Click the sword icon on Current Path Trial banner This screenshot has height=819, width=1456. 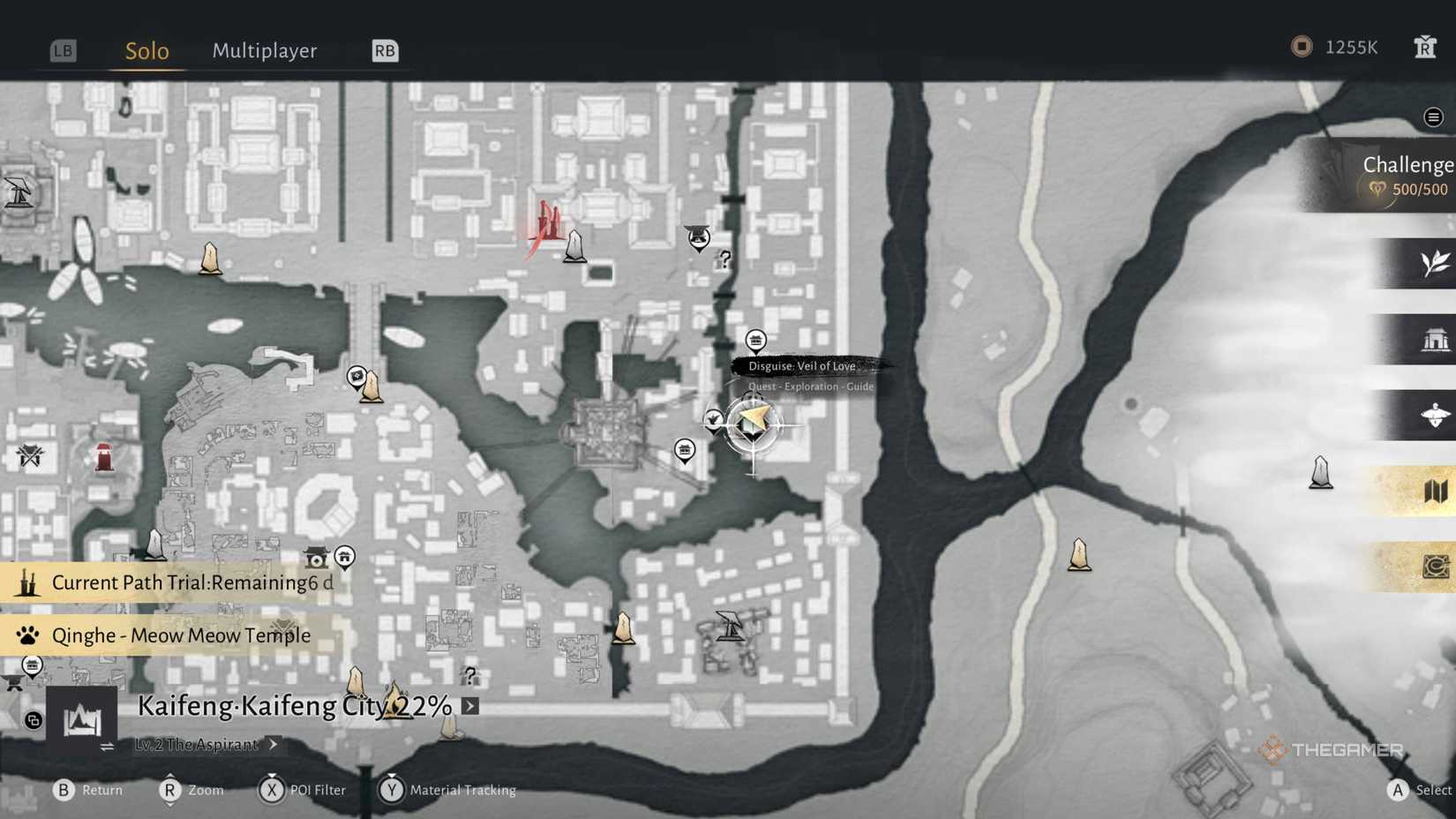pos(26,582)
